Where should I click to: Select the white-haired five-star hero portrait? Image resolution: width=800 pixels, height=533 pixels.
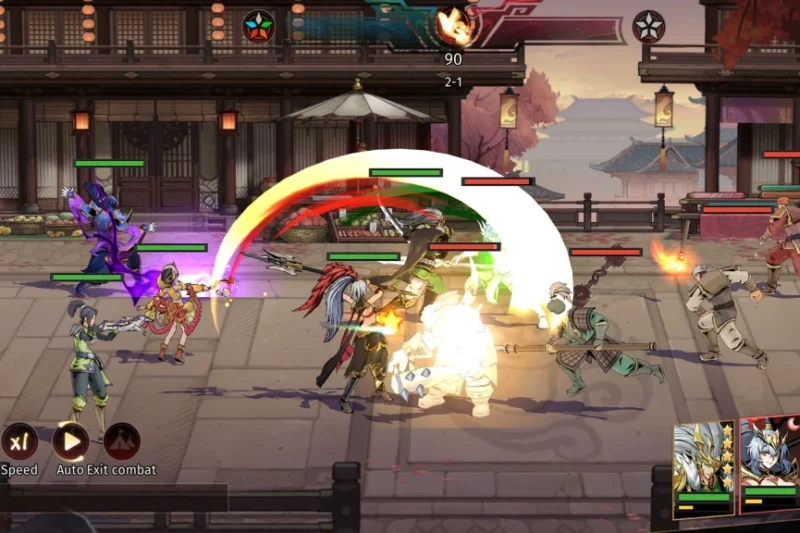coord(703,458)
